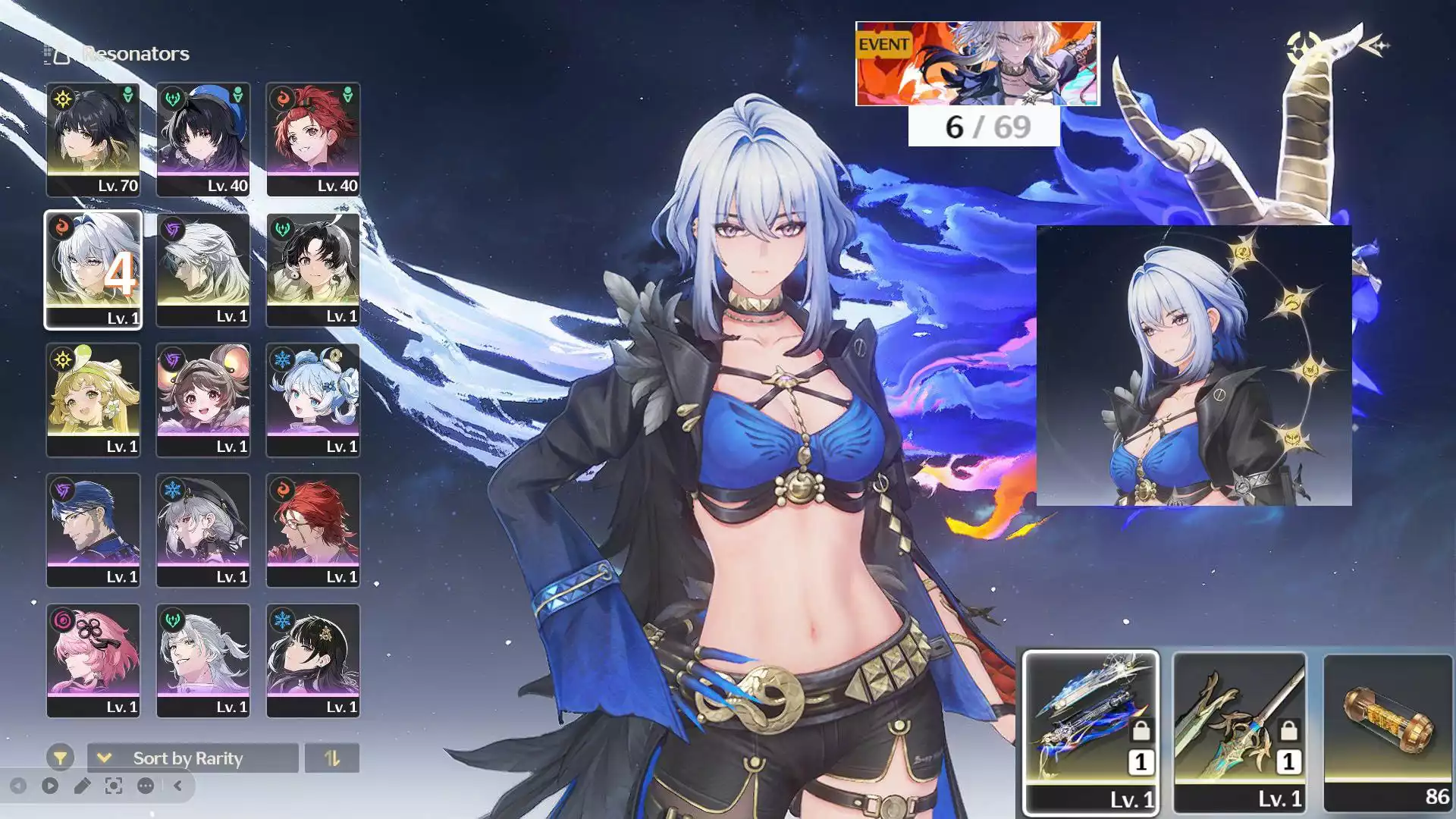This screenshot has height=819, width=1456.
Task: Toggle the lock on the sword weapon card
Action: tap(1288, 730)
